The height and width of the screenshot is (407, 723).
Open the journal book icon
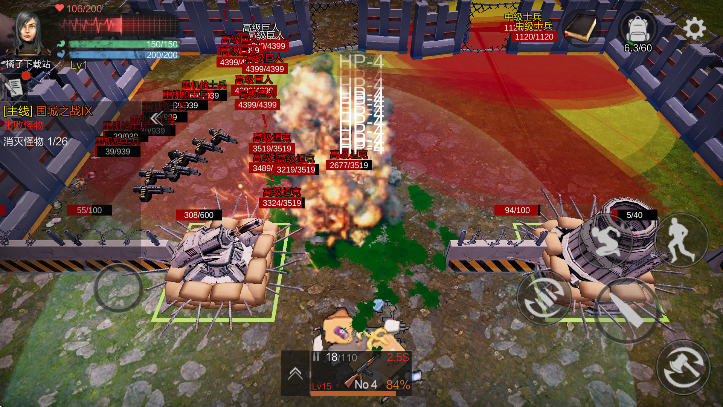579,30
